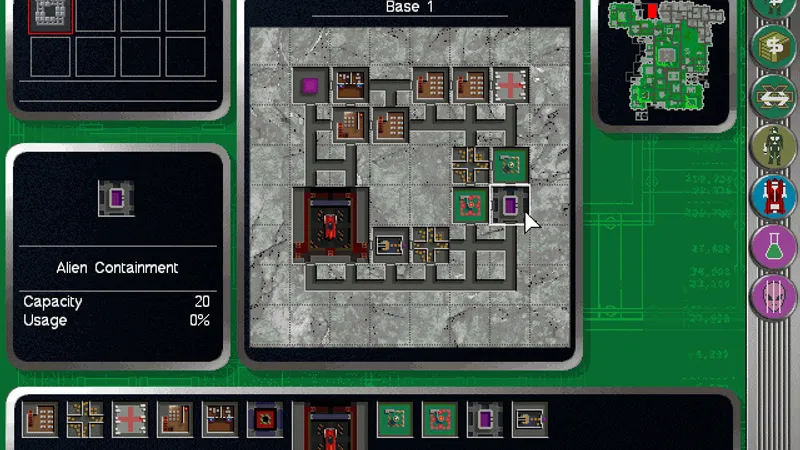Screen dimensions: 800x450
Task: Pick the purple alien containment in the build palette
Action: [485, 420]
